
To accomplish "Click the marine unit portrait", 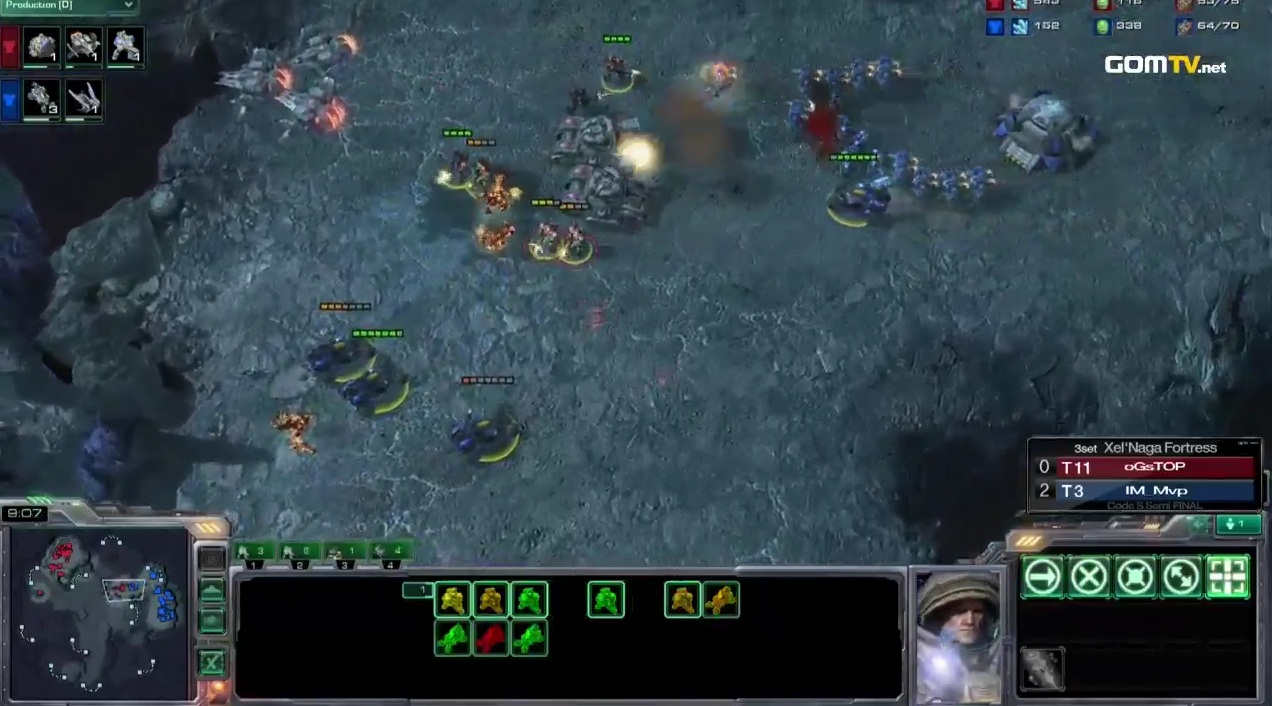I will pos(958,636).
